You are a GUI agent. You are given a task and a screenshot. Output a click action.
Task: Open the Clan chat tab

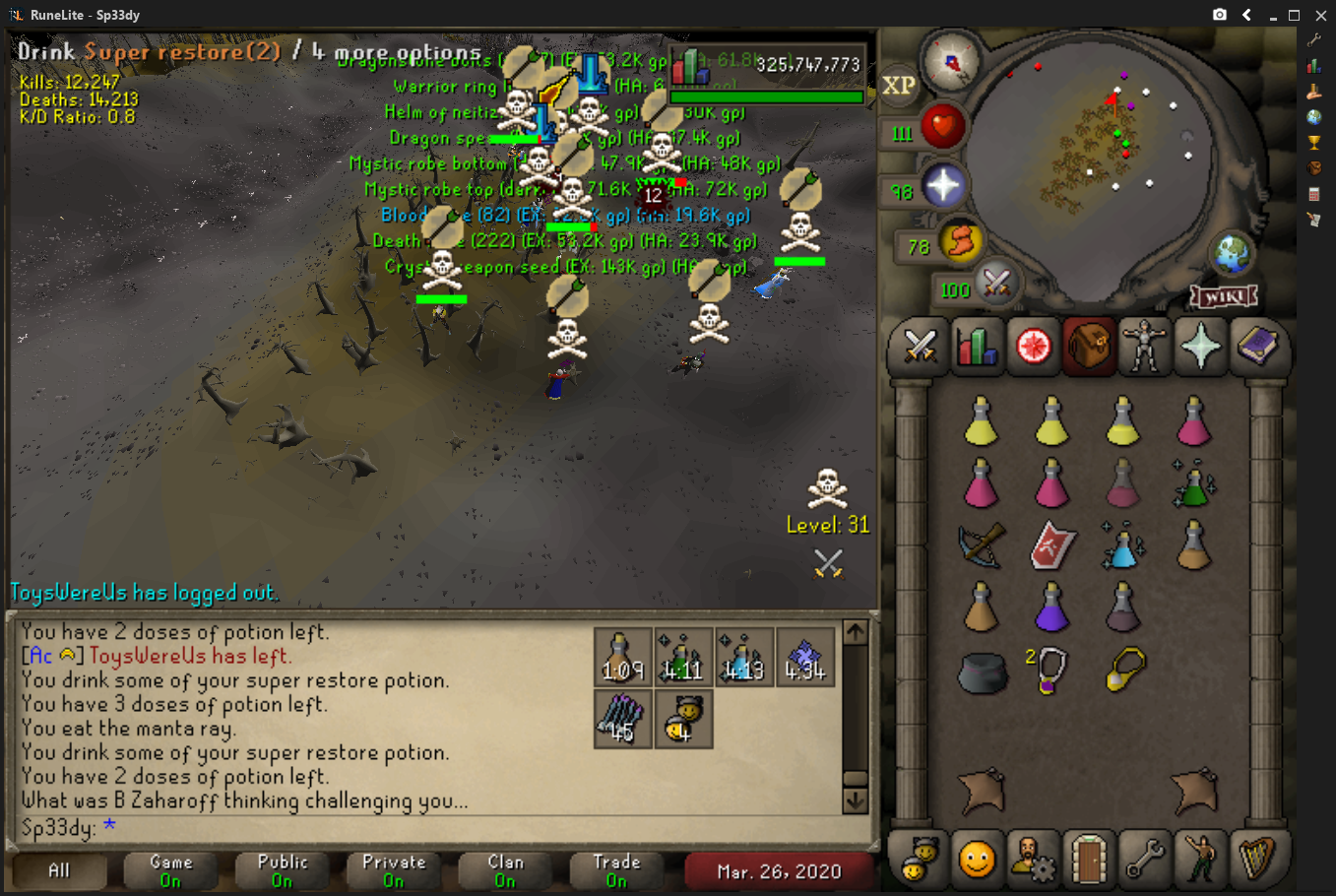[505, 871]
